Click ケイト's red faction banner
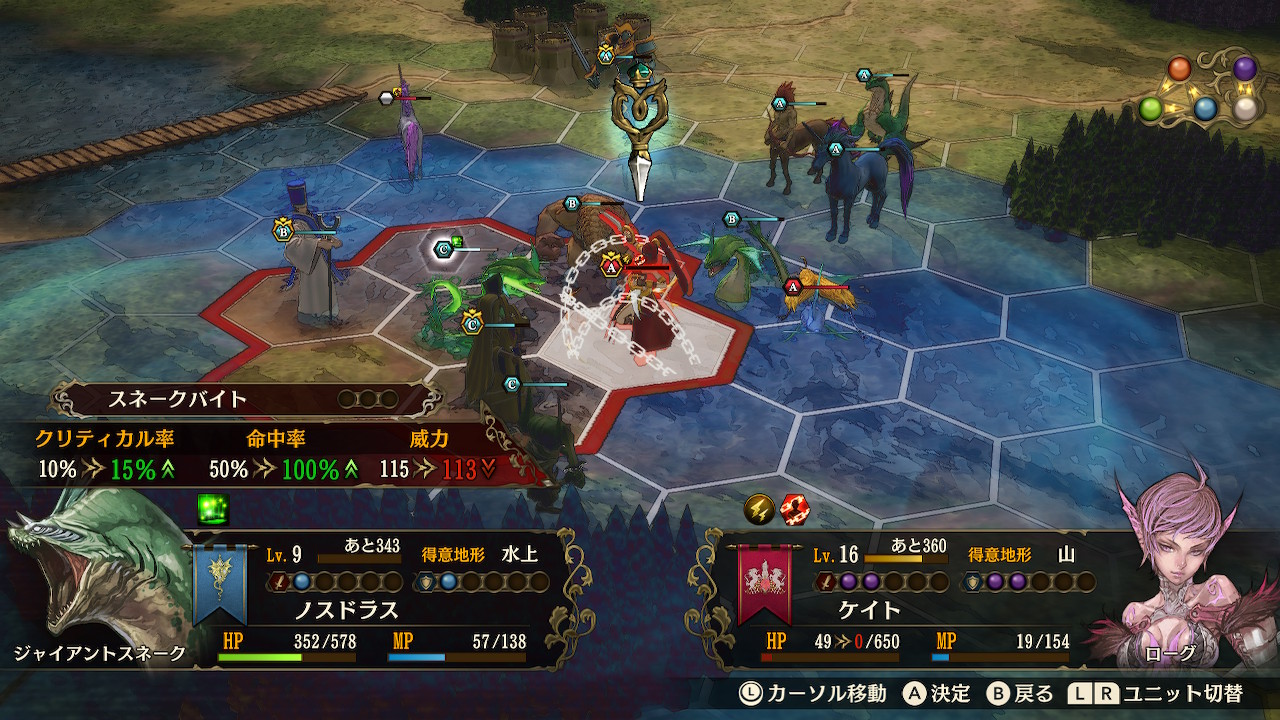The image size is (1280, 720). click(764, 583)
